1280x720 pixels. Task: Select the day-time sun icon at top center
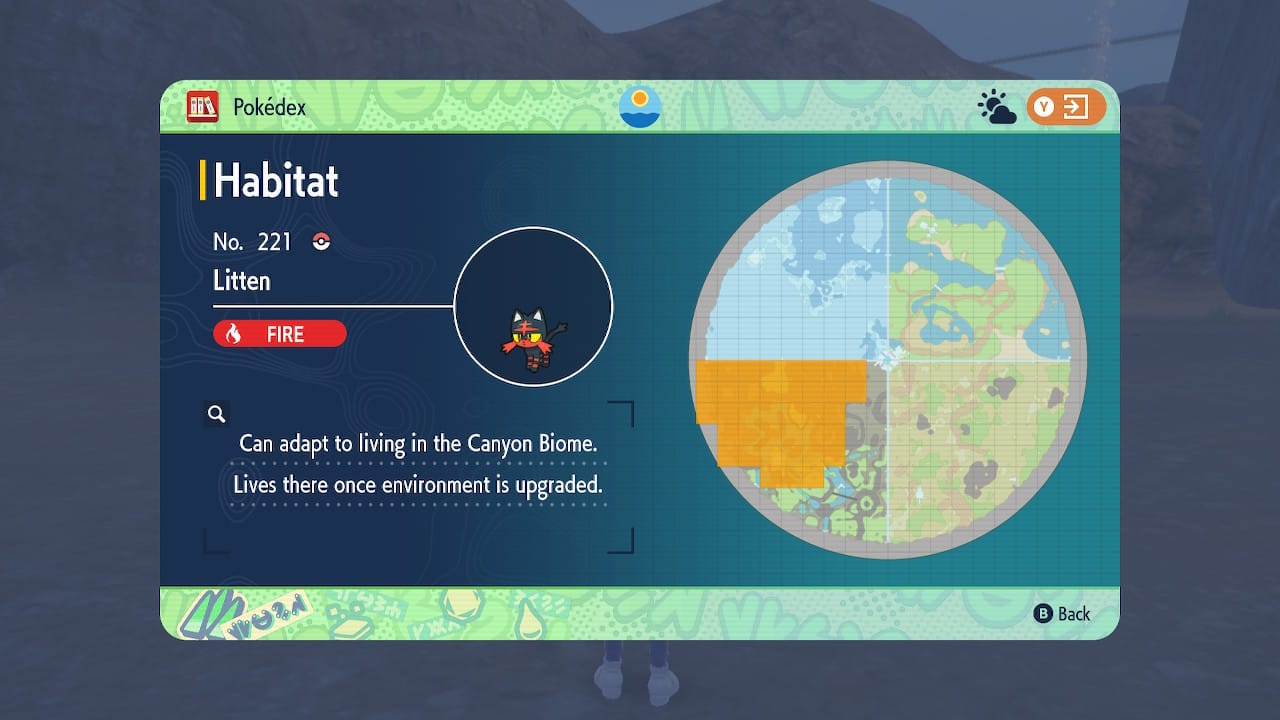[x=639, y=107]
